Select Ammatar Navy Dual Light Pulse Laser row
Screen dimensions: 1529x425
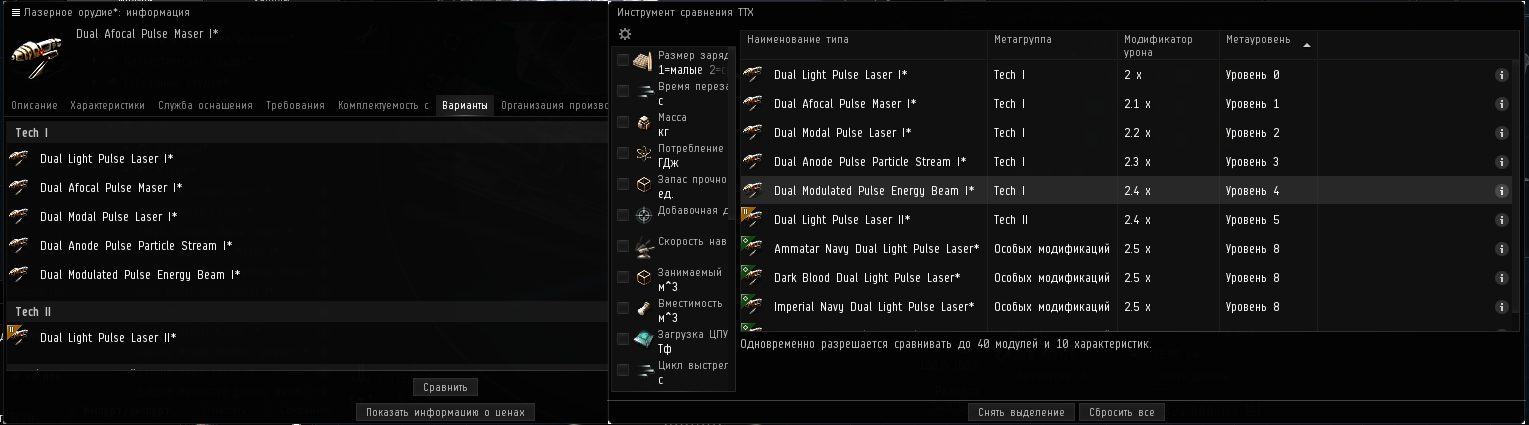pos(876,249)
